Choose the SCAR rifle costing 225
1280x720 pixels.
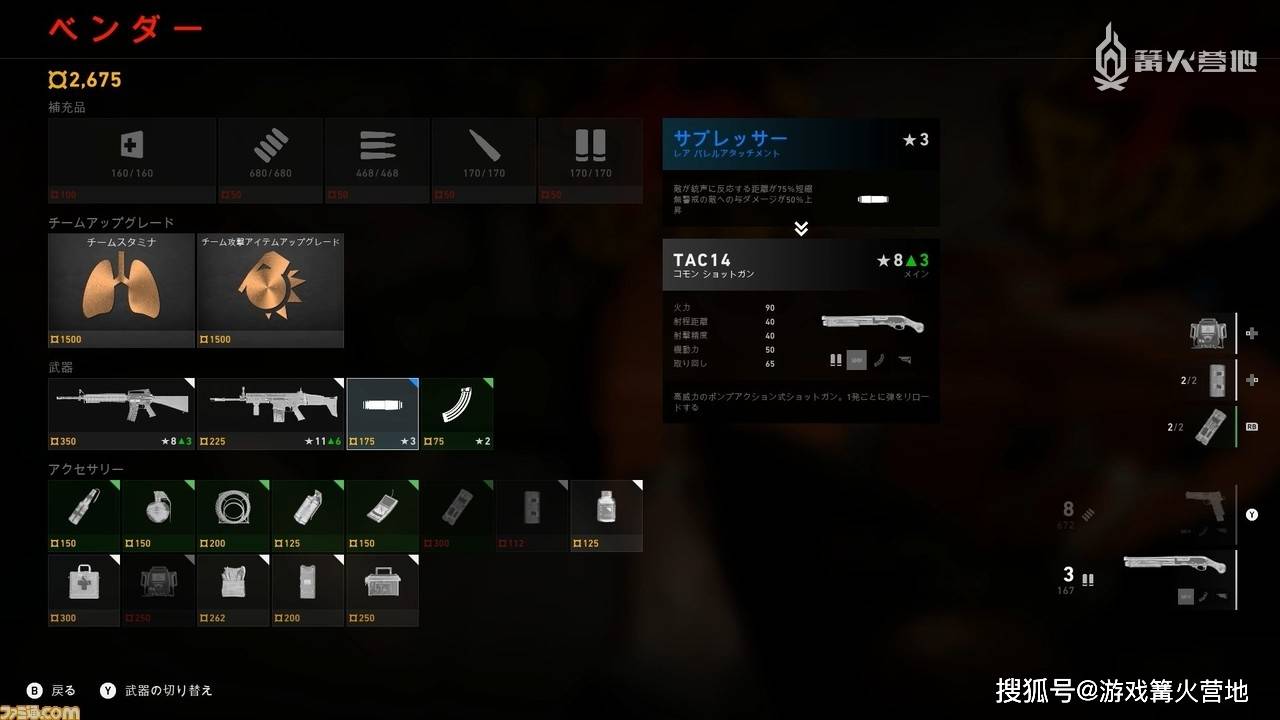click(271, 414)
